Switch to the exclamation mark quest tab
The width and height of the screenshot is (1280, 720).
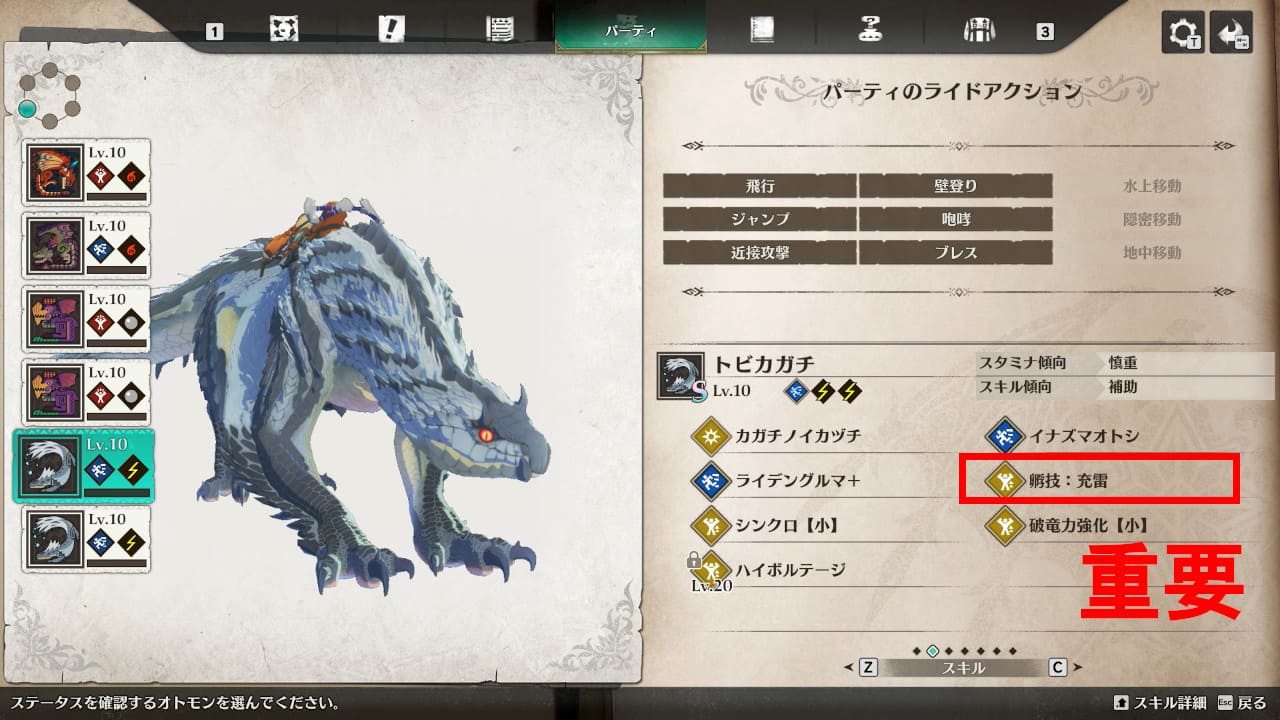(391, 30)
